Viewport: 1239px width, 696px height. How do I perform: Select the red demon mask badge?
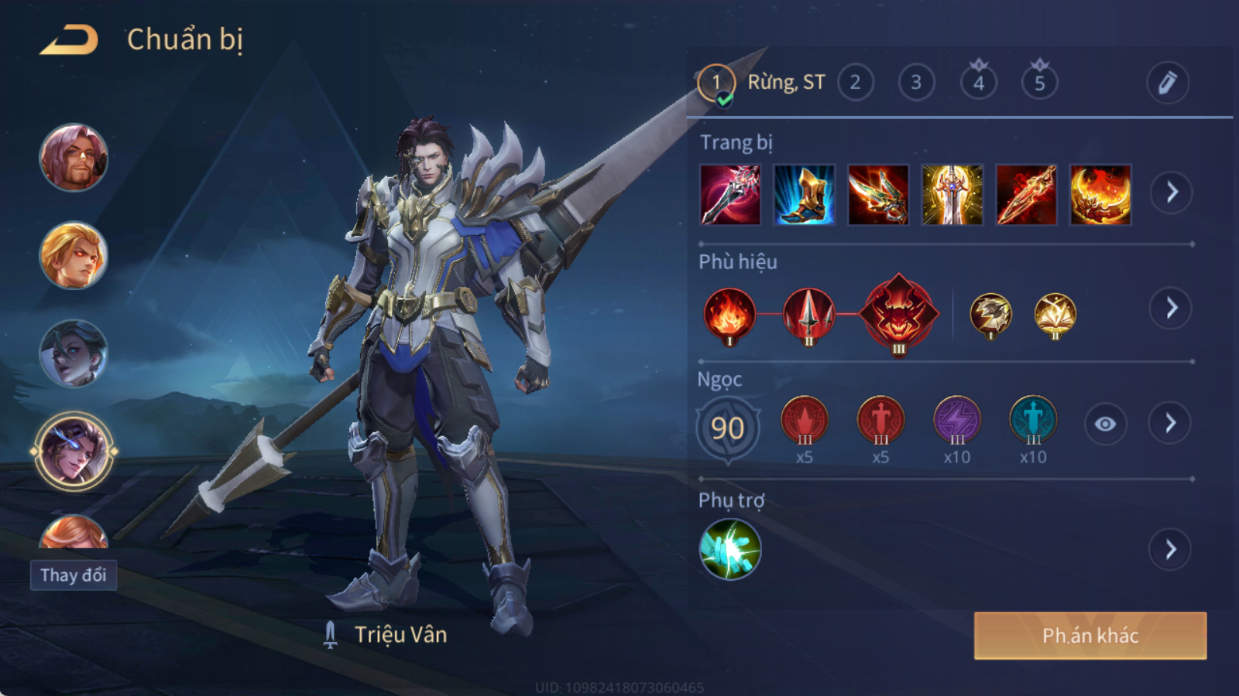[x=899, y=312]
